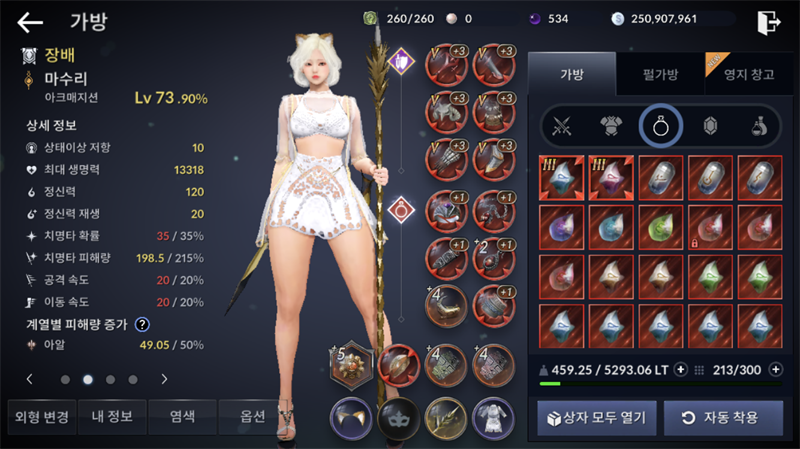The height and width of the screenshot is (449, 800).
Task: Select the ring accessory filter
Action: [661, 126]
